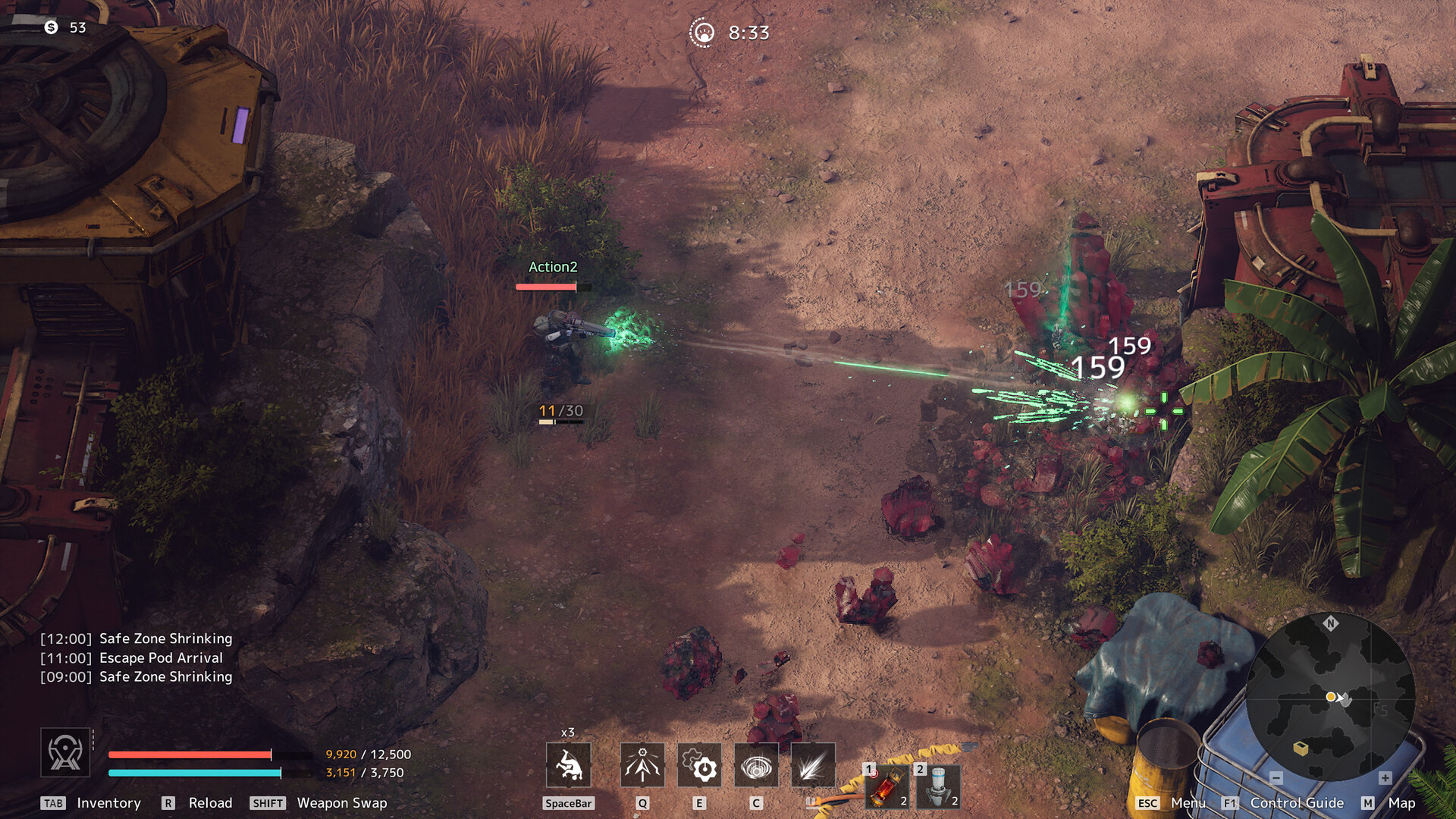Click the Weapon Swap label
This screenshot has height=819, width=1456.
point(341,803)
